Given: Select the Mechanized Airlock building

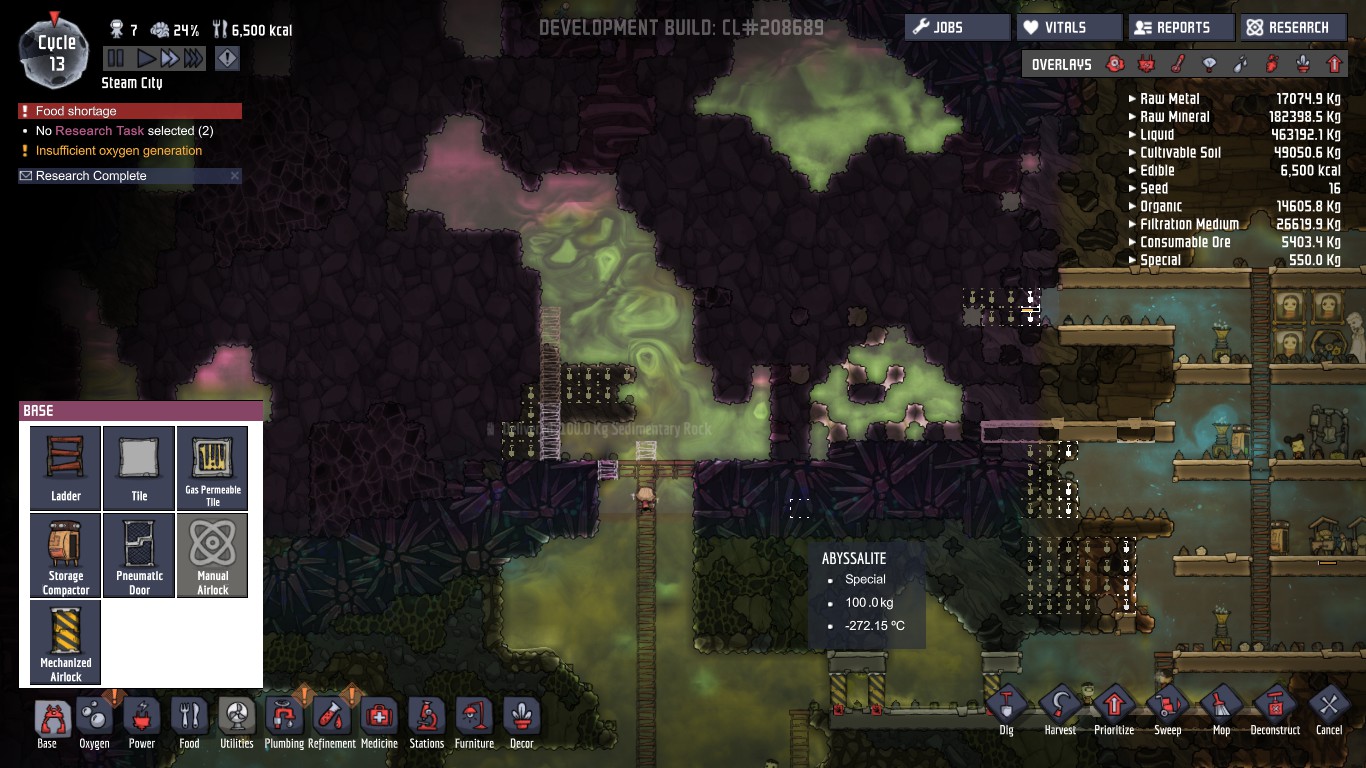Looking at the screenshot, I should [66, 641].
